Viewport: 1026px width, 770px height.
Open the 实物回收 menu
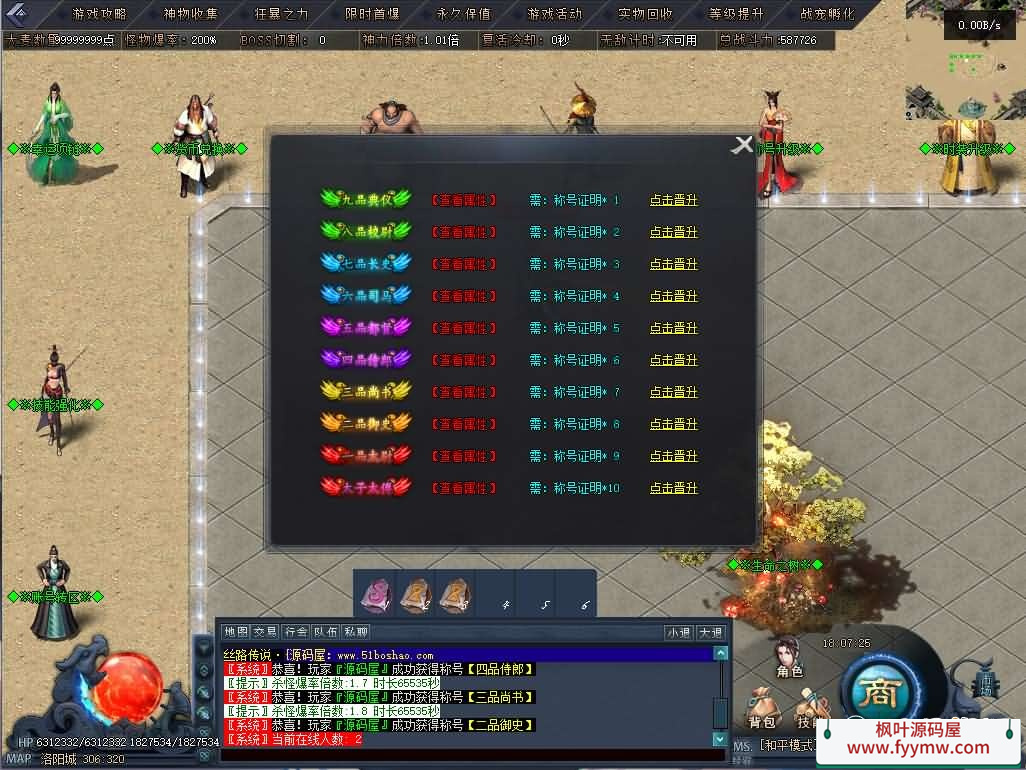pos(646,14)
